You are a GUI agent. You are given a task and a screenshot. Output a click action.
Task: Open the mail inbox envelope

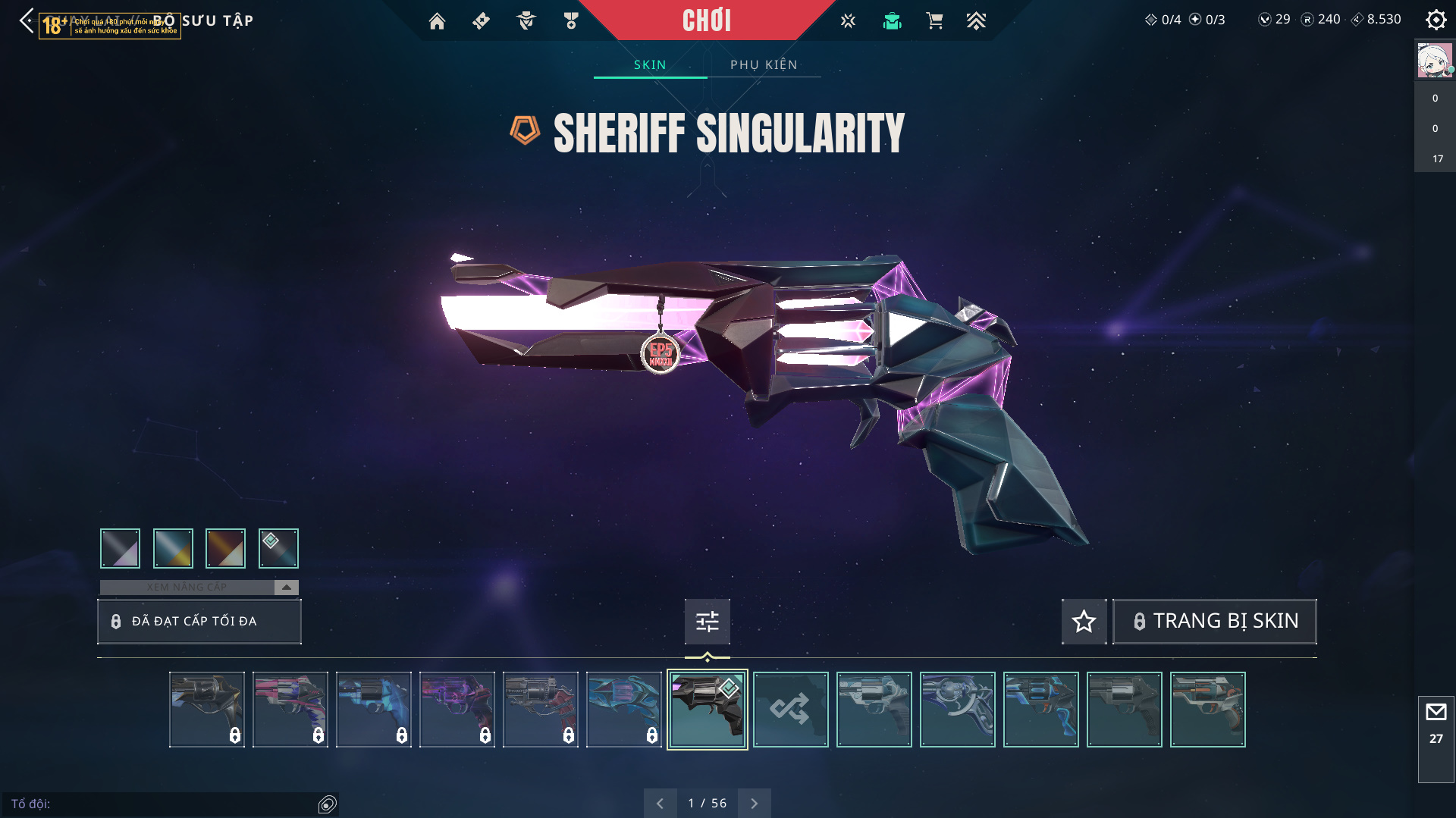pos(1436,713)
